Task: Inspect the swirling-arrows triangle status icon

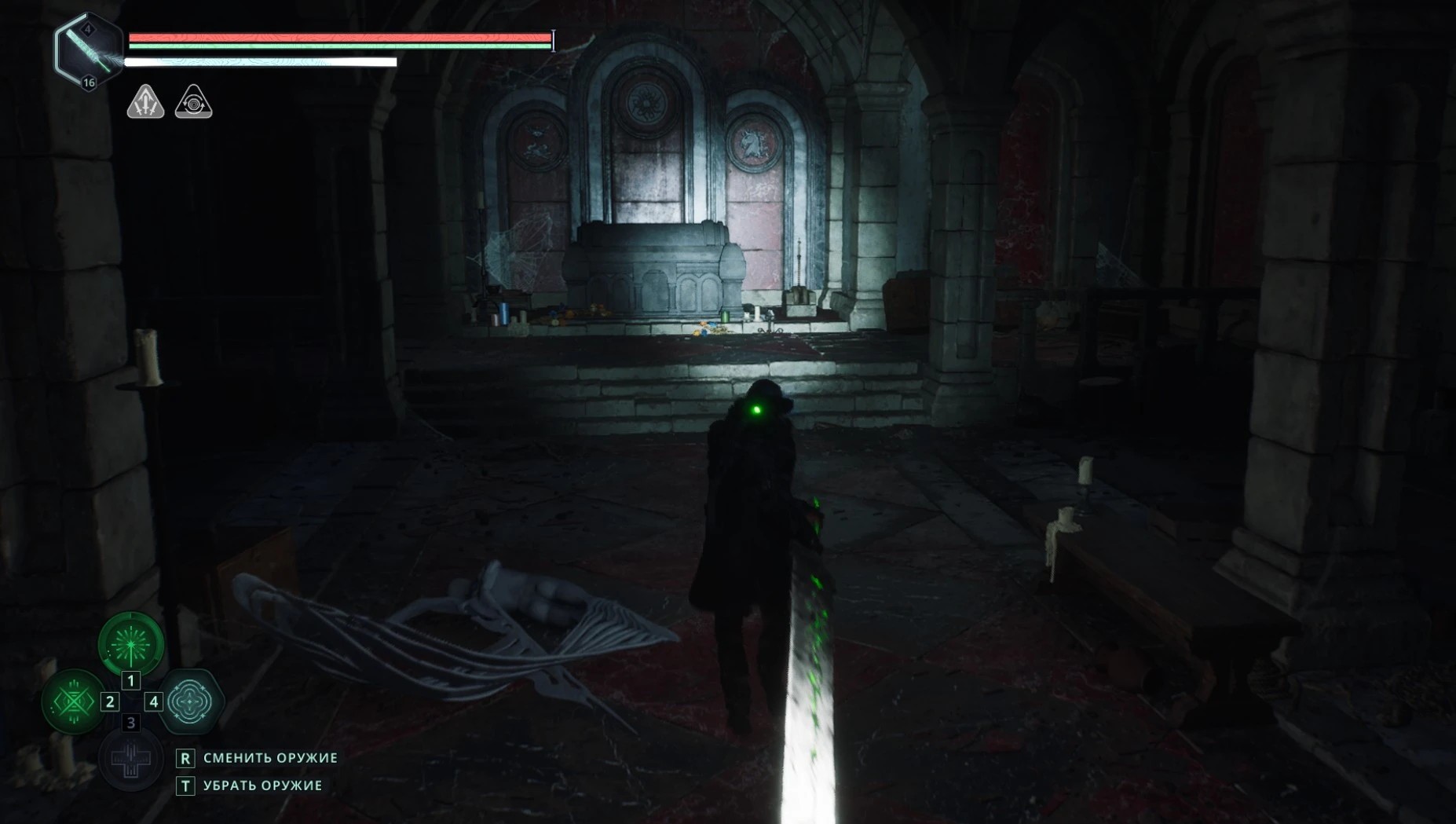Action: pos(193,102)
